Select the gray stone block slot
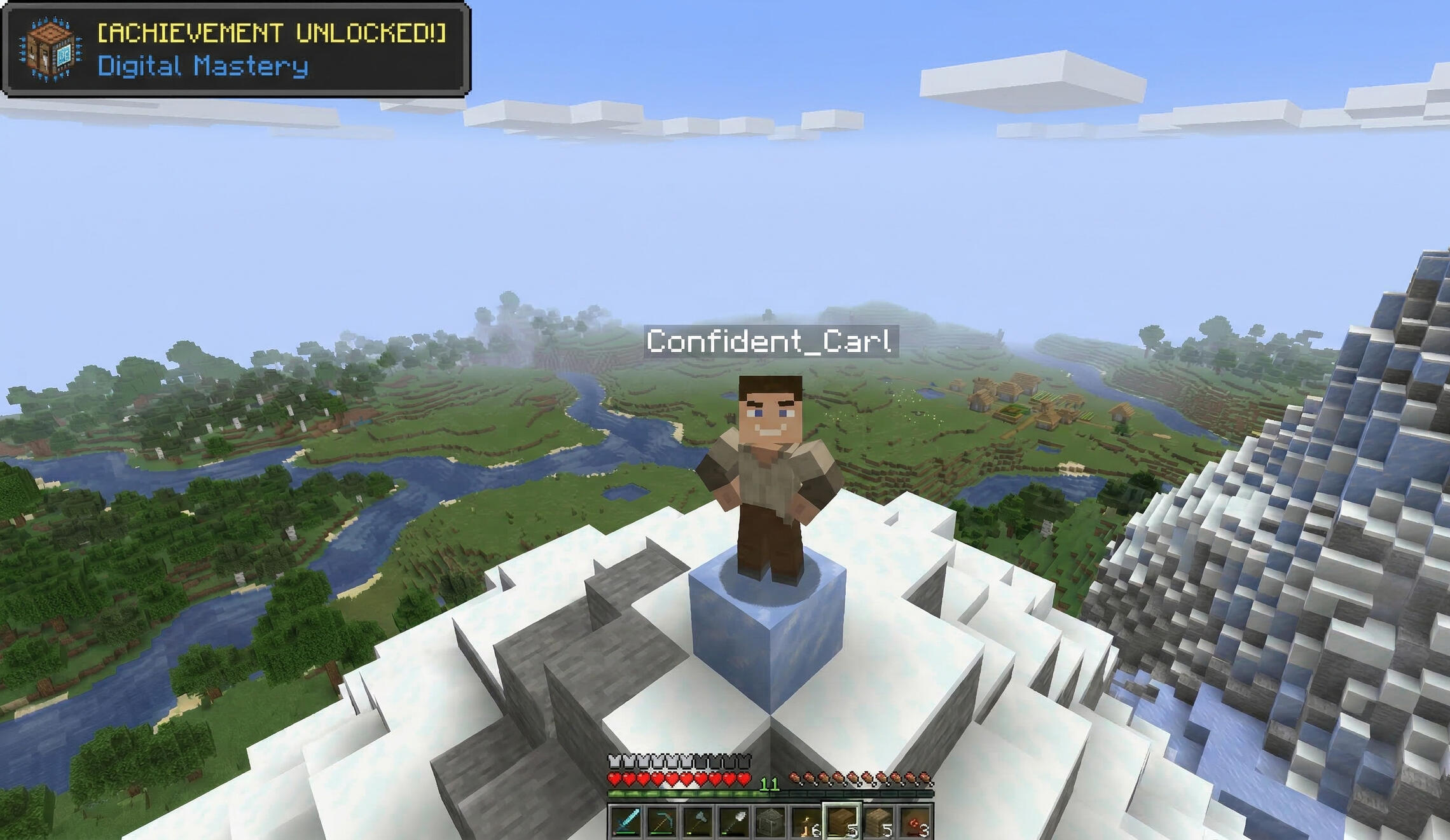Image resolution: width=1450 pixels, height=840 pixels. pos(770,823)
